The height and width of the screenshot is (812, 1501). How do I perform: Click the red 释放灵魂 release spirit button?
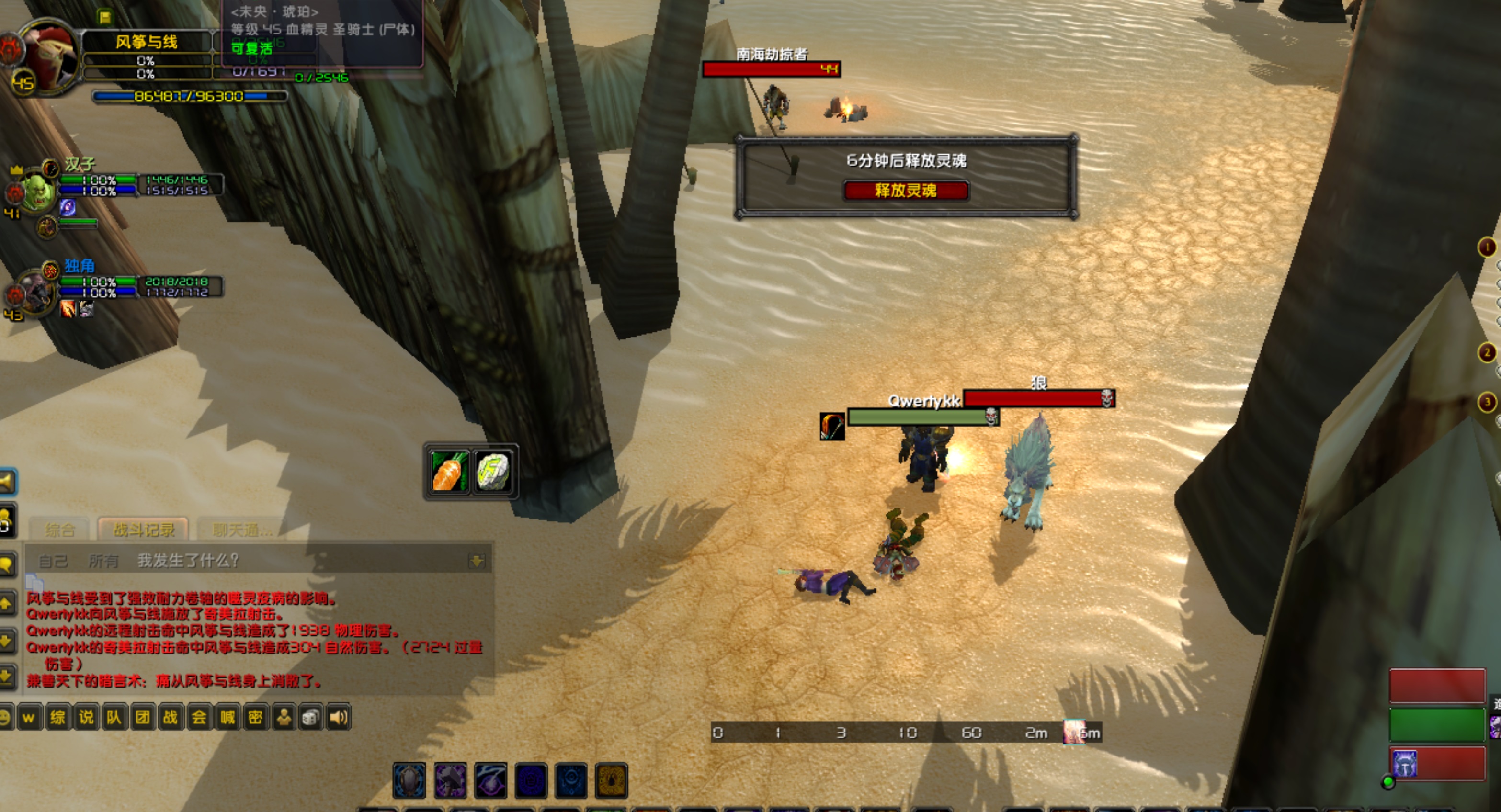point(906,191)
